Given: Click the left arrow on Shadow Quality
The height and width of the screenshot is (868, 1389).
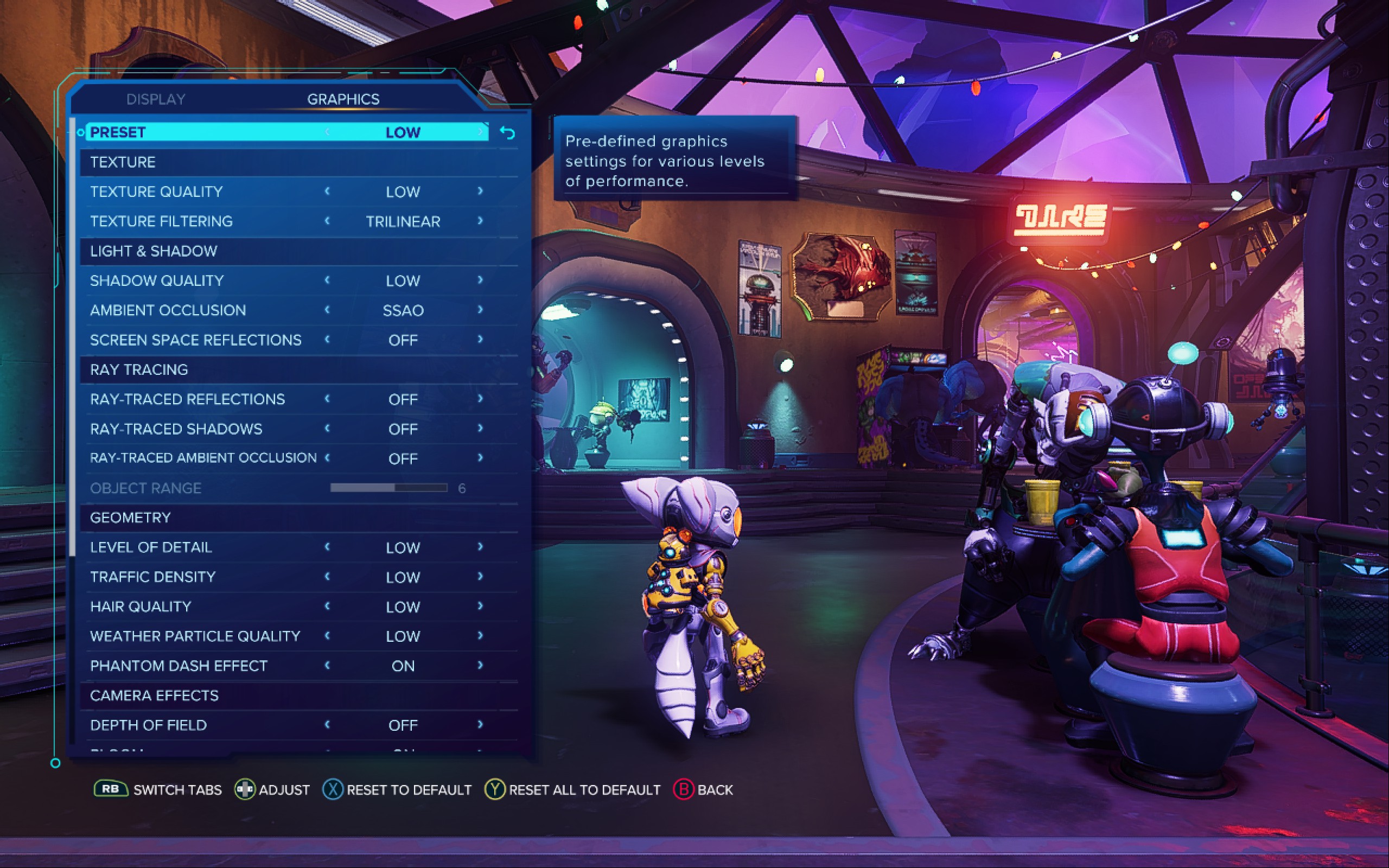Looking at the screenshot, I should [x=327, y=280].
